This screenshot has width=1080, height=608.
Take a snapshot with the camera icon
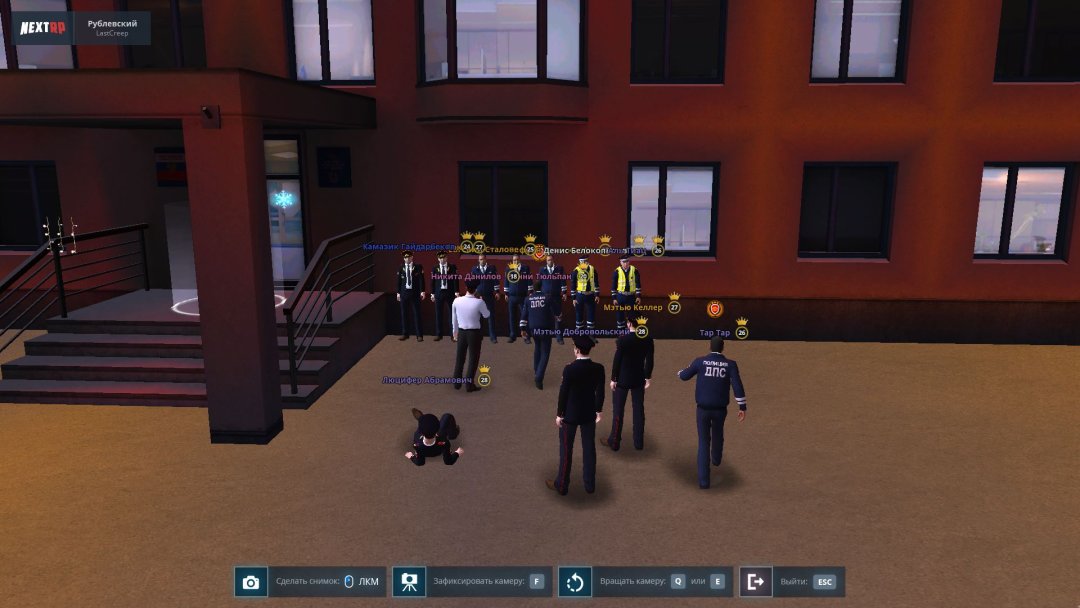click(x=251, y=582)
